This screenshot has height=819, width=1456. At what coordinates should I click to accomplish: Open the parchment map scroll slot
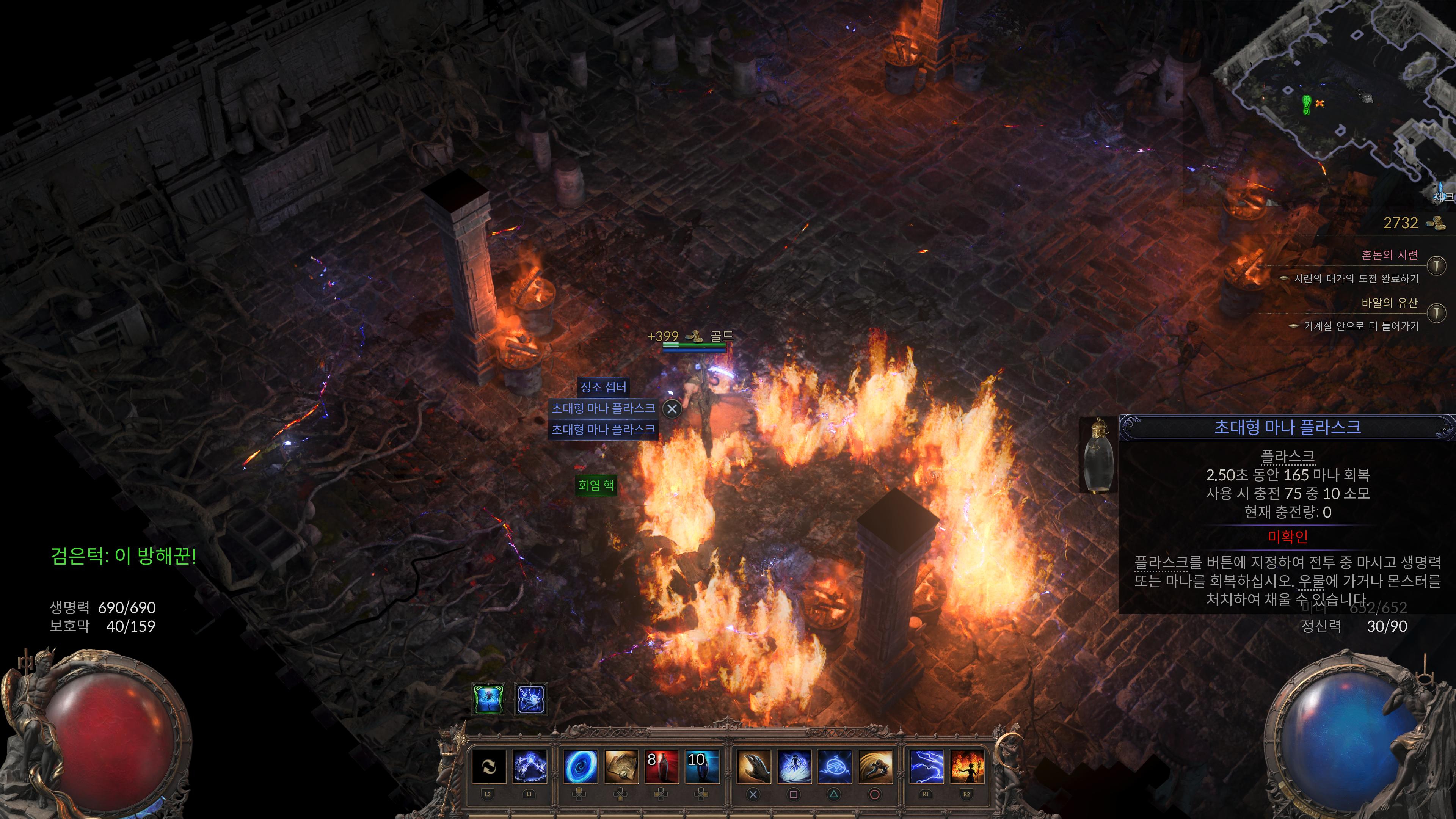click(621, 766)
